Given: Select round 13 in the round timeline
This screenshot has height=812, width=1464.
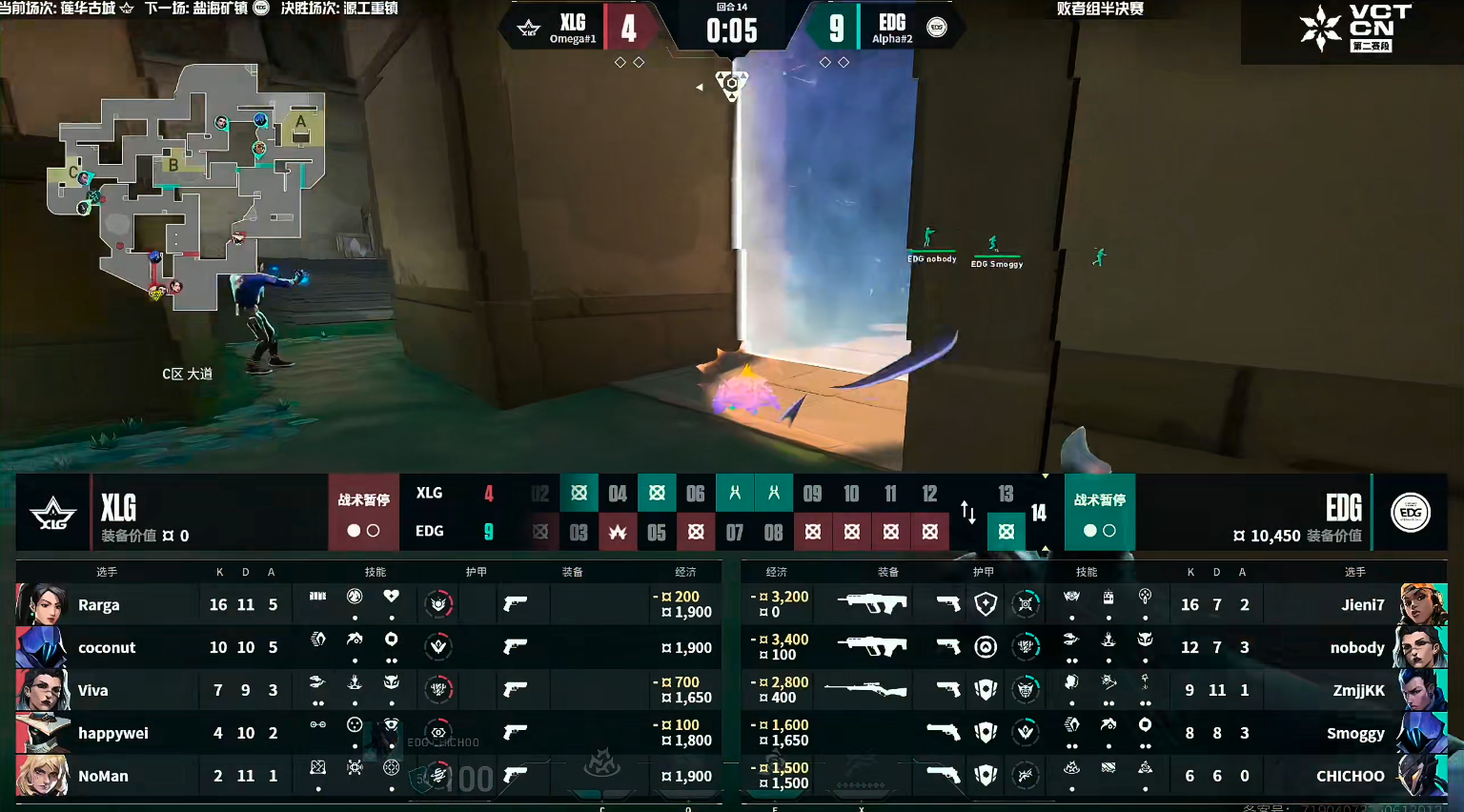Looking at the screenshot, I should (1006, 494).
